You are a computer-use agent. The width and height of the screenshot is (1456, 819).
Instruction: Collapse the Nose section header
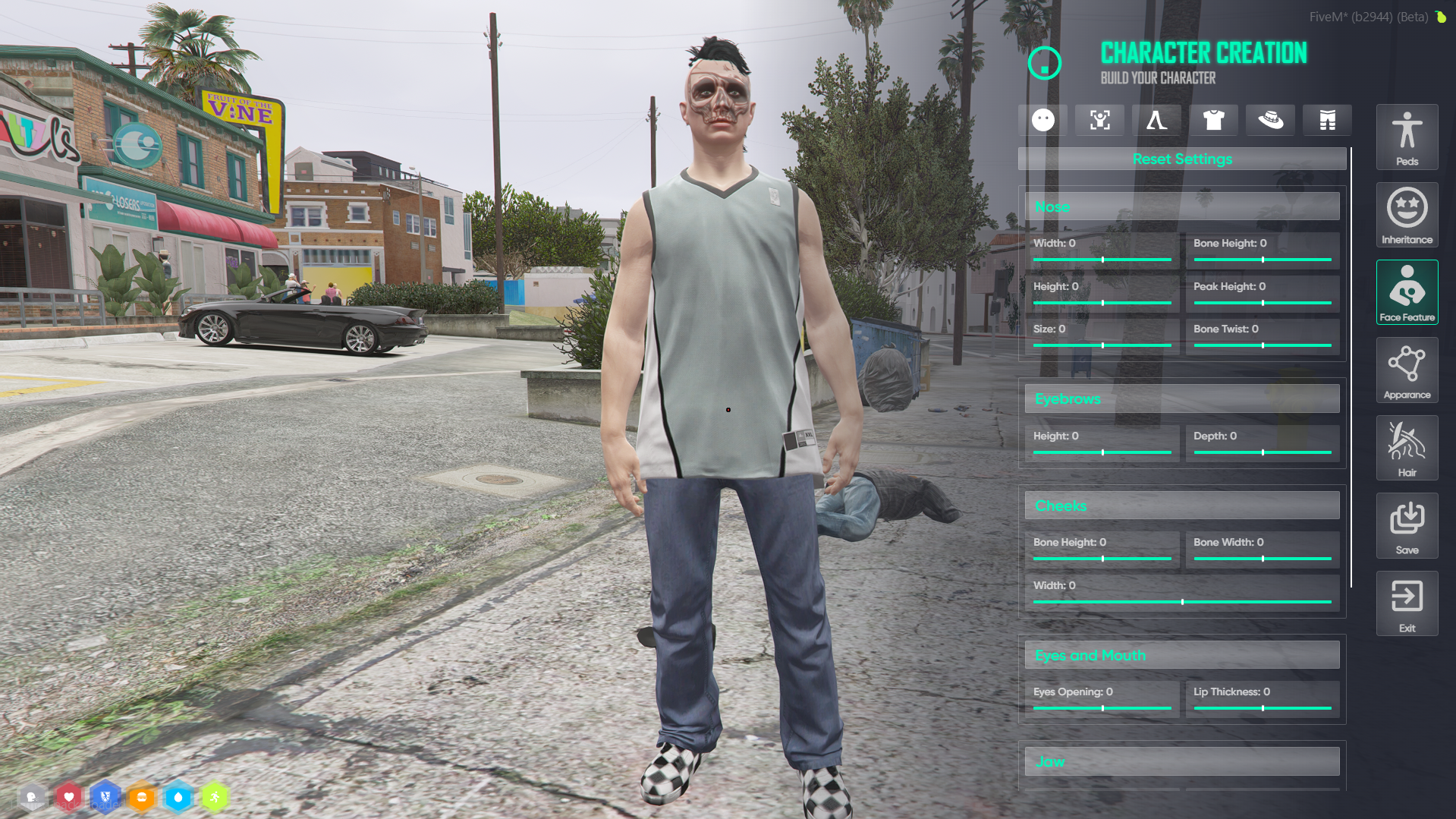[x=1181, y=206]
